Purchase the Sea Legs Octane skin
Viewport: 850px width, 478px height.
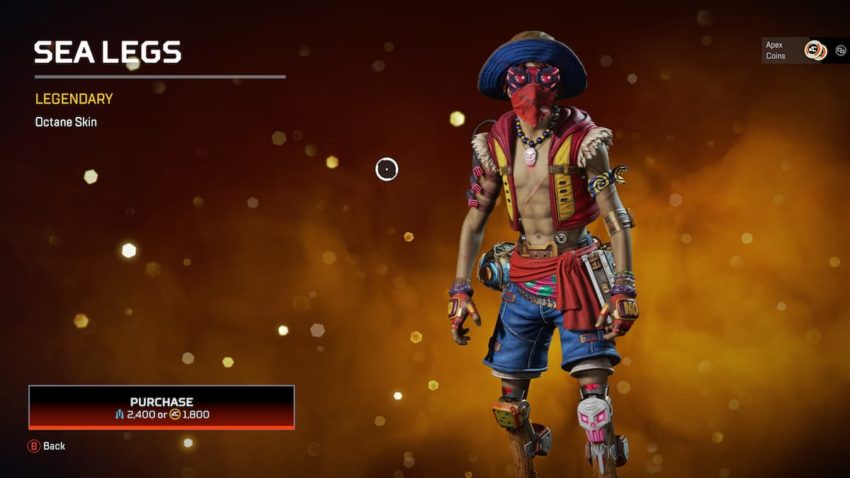(161, 407)
